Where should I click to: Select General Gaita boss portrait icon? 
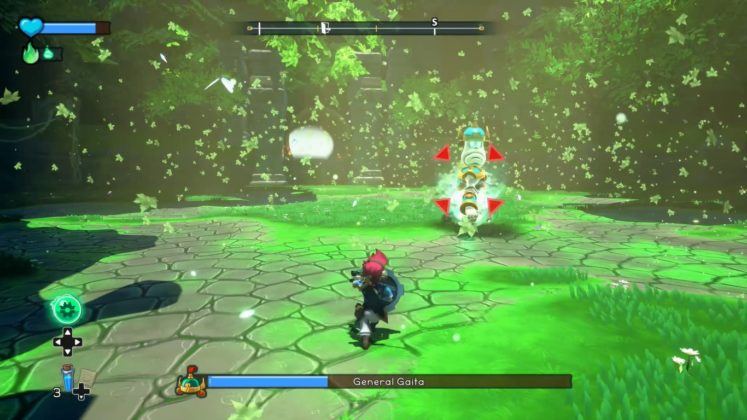189,381
